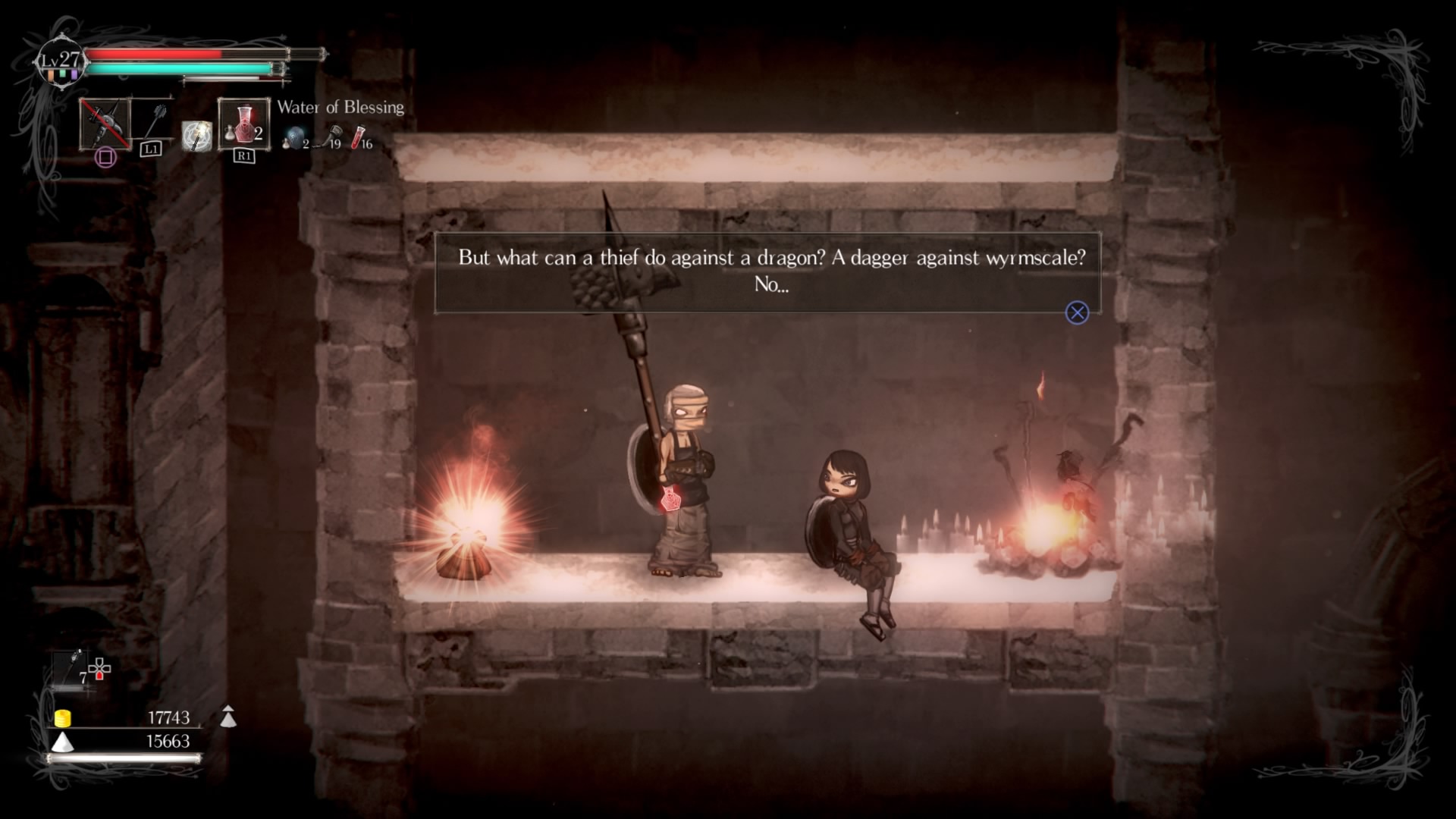The width and height of the screenshot is (1456, 819).
Task: Choose the horn item with count 19
Action: 333,136
